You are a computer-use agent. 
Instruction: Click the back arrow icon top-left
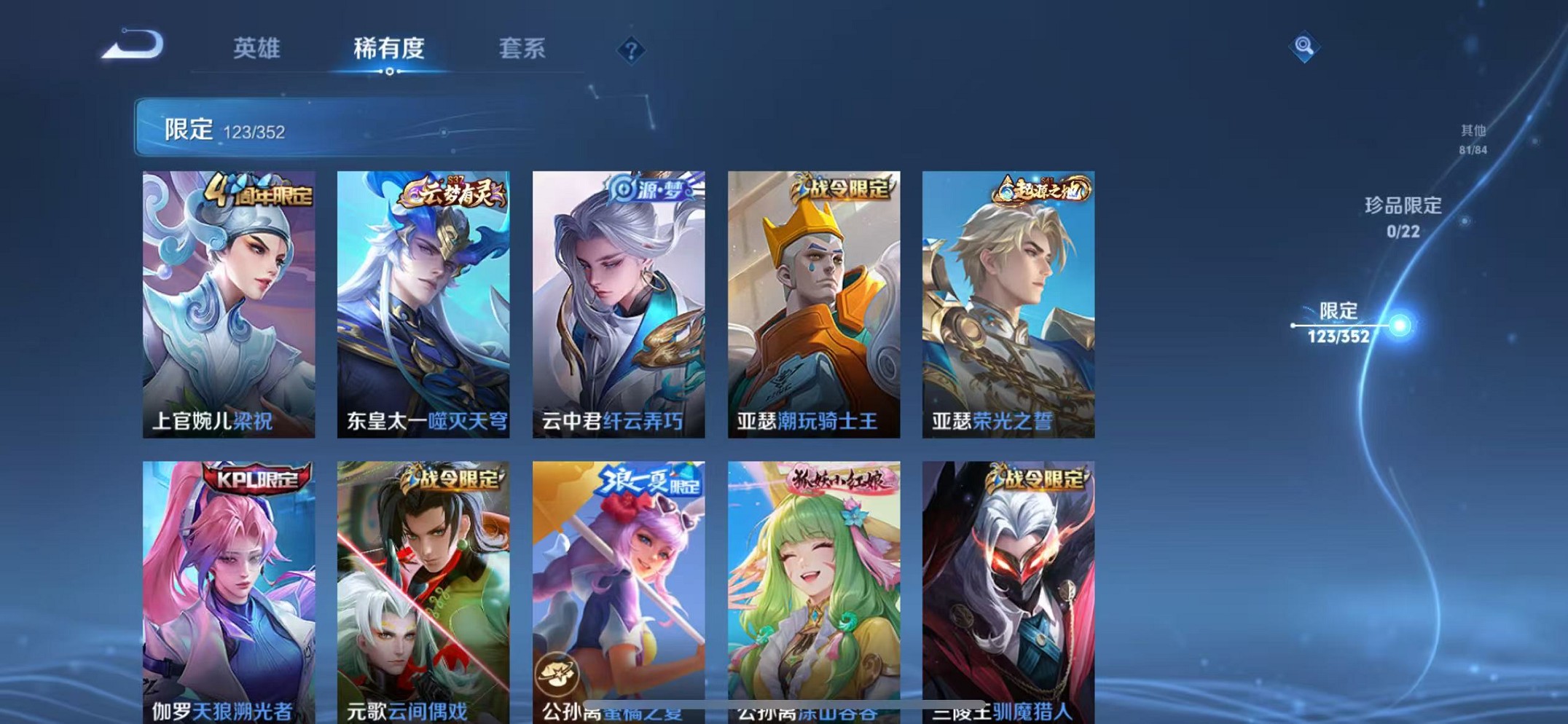pyautogui.click(x=135, y=45)
